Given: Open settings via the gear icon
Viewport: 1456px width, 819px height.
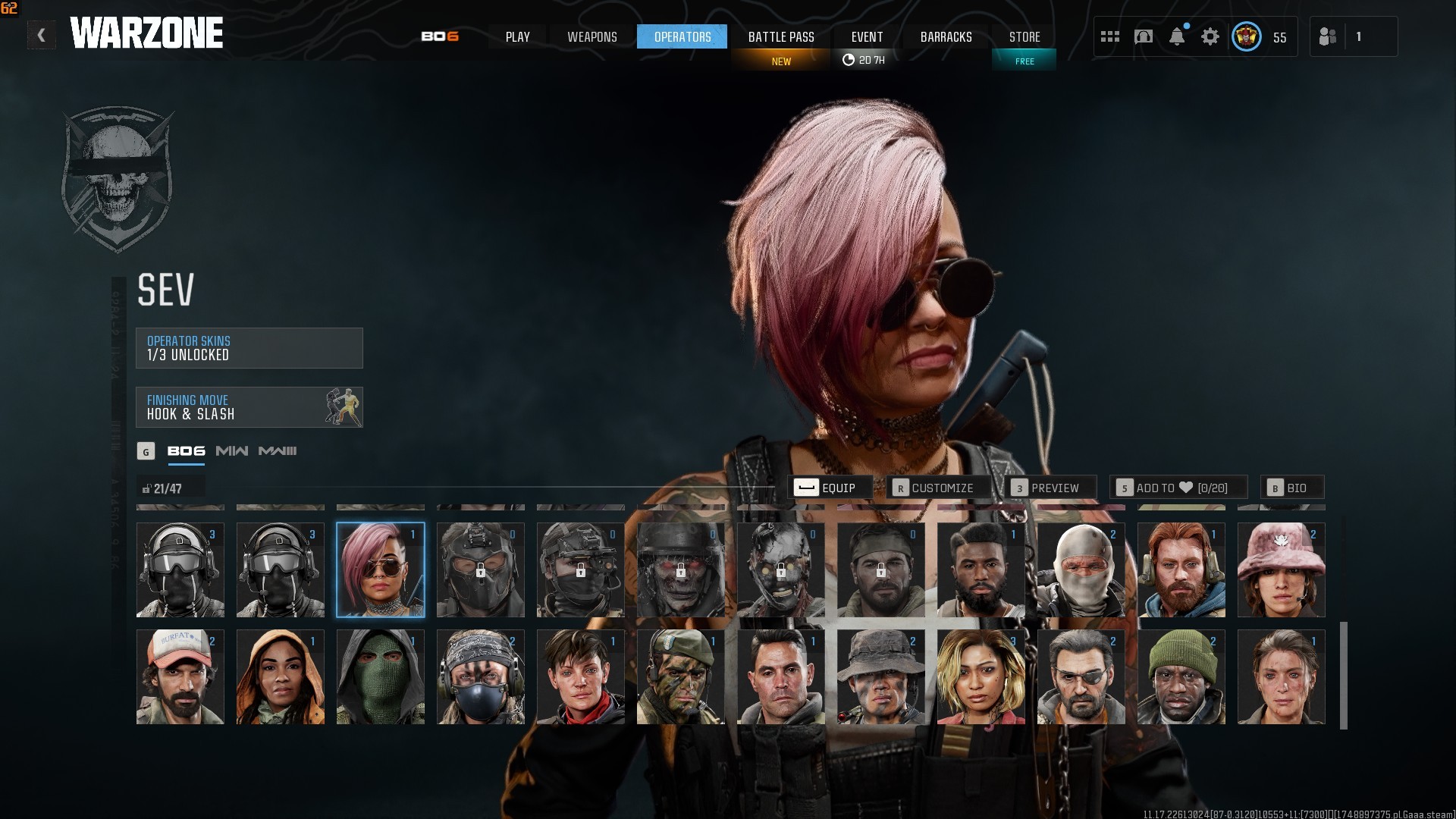Looking at the screenshot, I should (x=1210, y=36).
